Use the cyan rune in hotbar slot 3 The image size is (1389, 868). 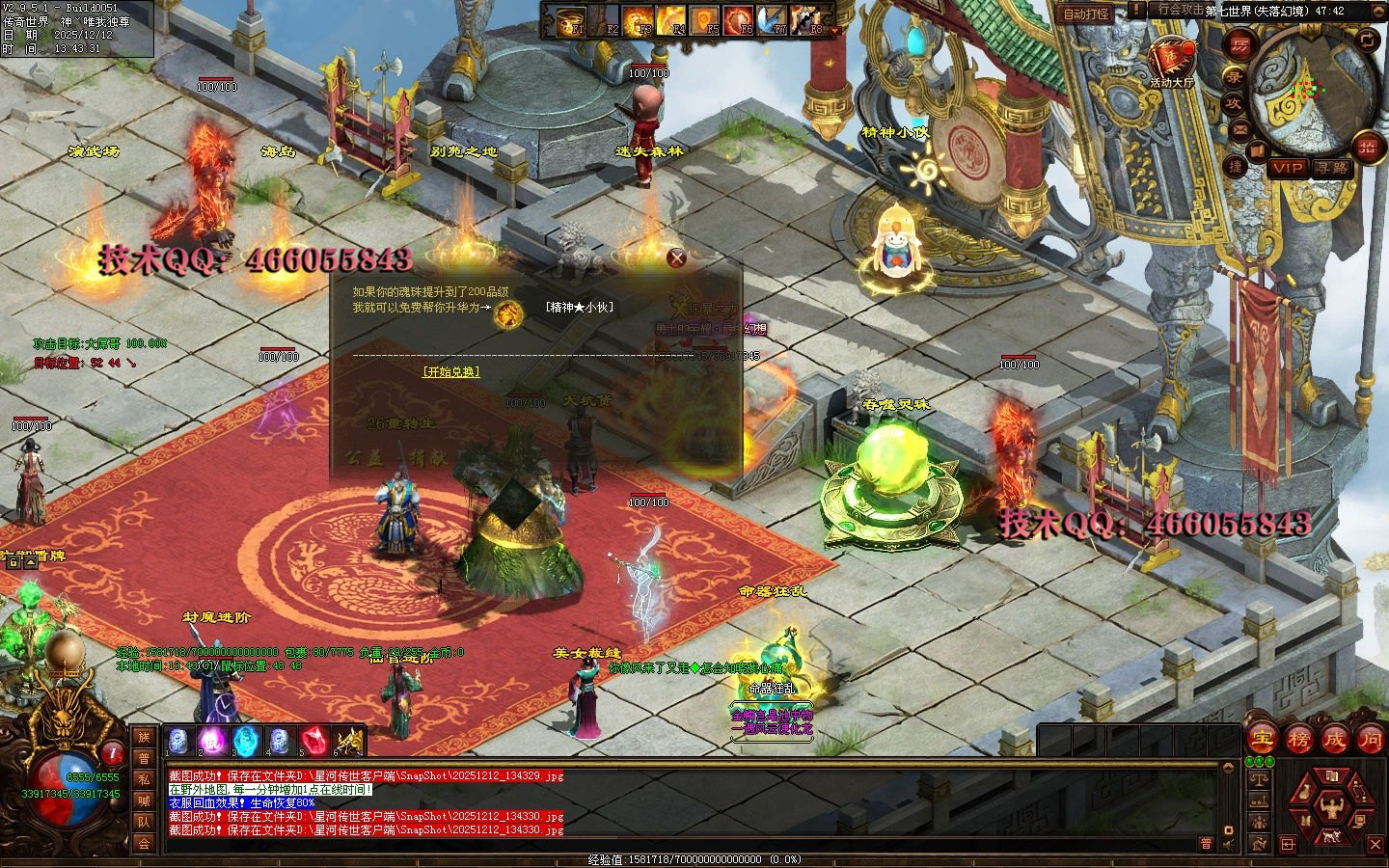[x=245, y=741]
